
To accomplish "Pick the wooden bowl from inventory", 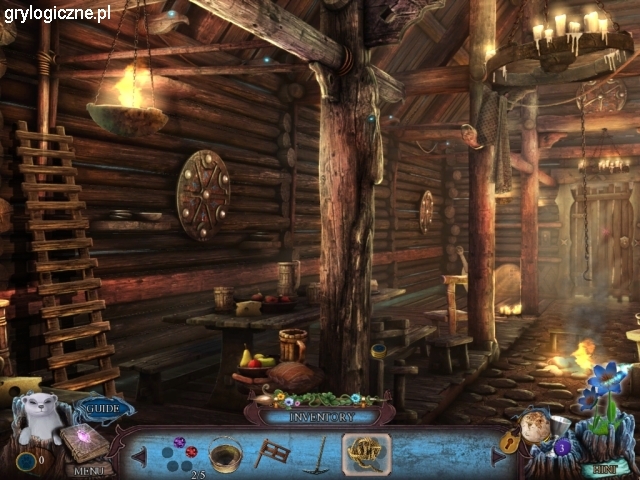I will point(225,453).
